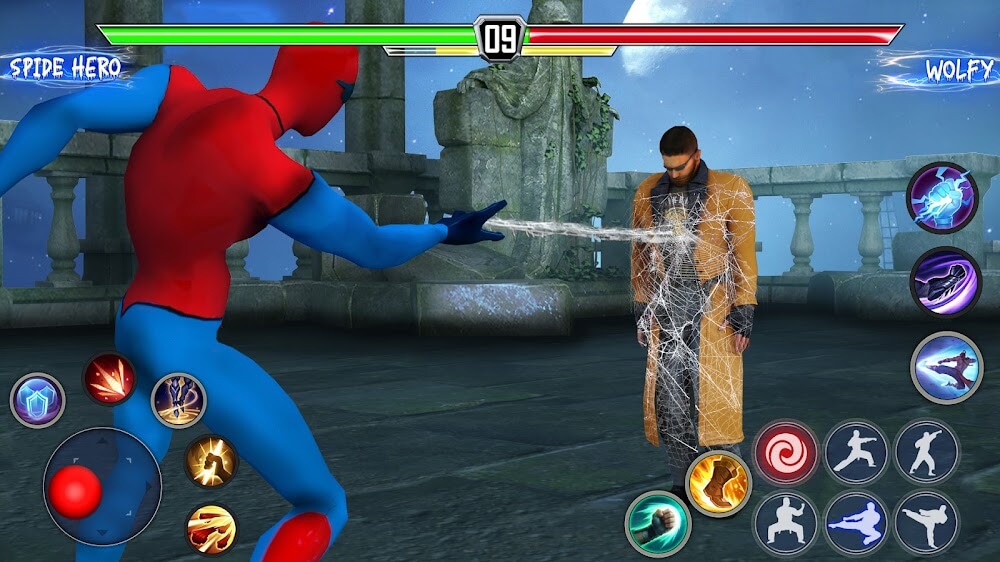This screenshot has width=1000, height=562.
Task: Use the red shard burst skill
Action: tap(110, 379)
